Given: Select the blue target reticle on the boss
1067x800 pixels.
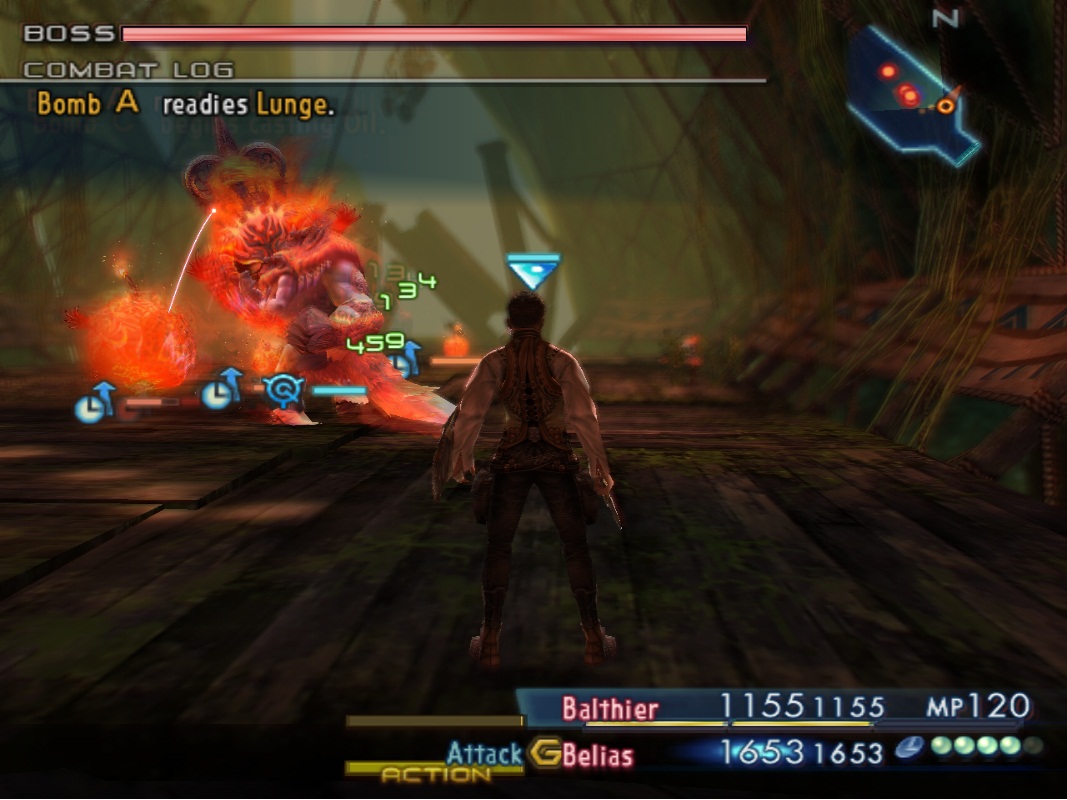Looking at the screenshot, I should [x=283, y=390].
